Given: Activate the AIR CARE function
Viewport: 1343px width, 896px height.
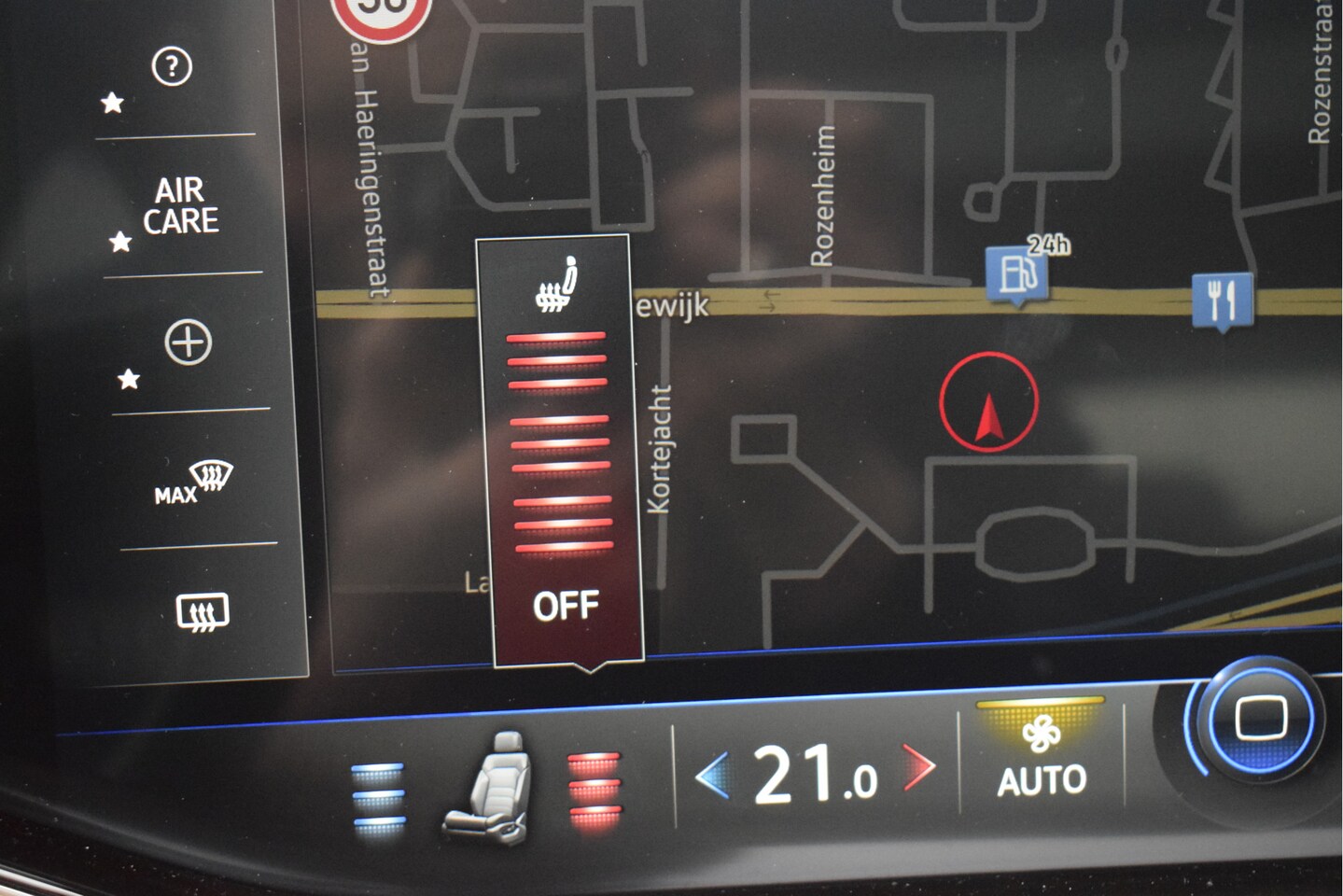Looking at the screenshot, I should tap(180, 206).
